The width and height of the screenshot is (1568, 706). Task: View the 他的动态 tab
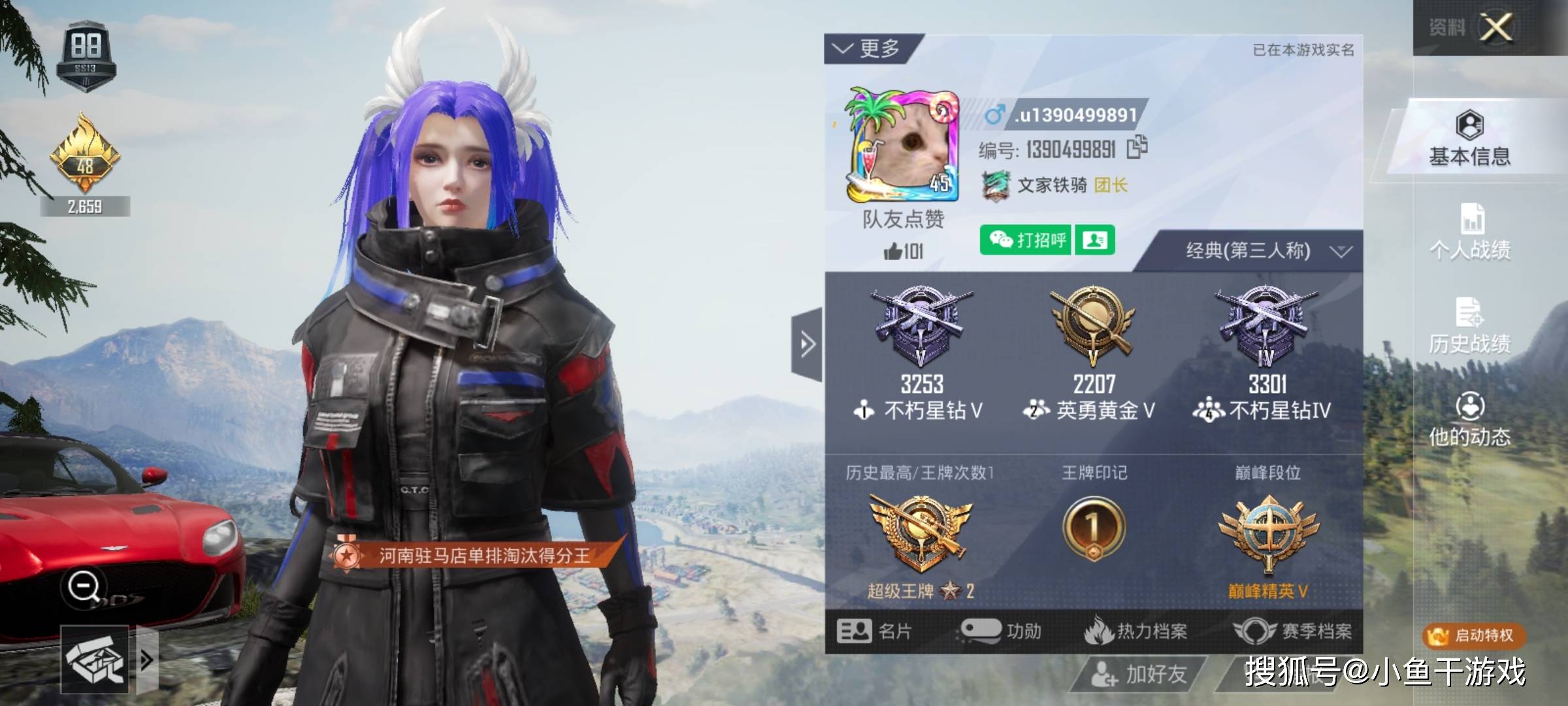click(1469, 420)
